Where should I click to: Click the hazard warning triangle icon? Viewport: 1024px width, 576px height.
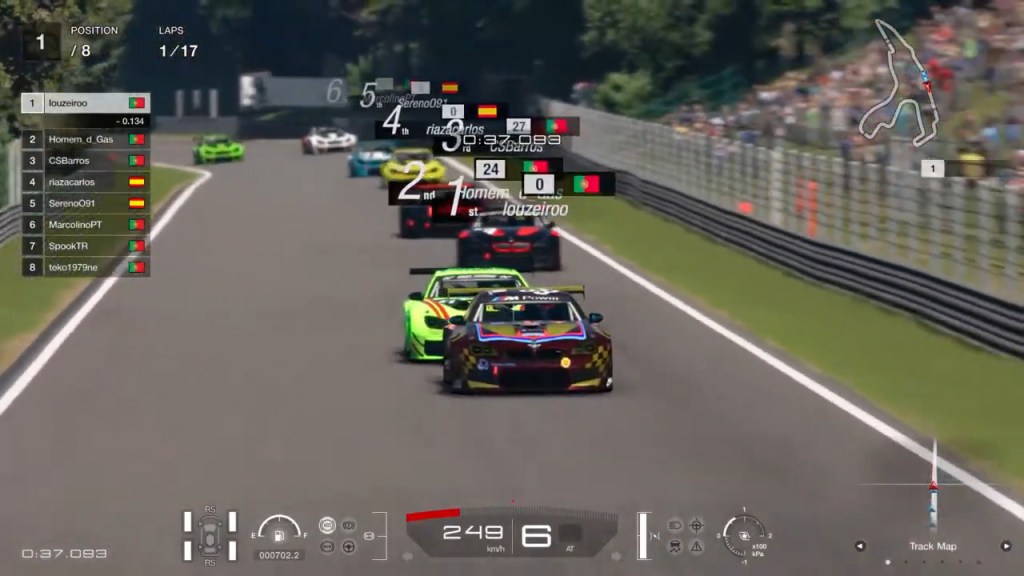(x=696, y=546)
